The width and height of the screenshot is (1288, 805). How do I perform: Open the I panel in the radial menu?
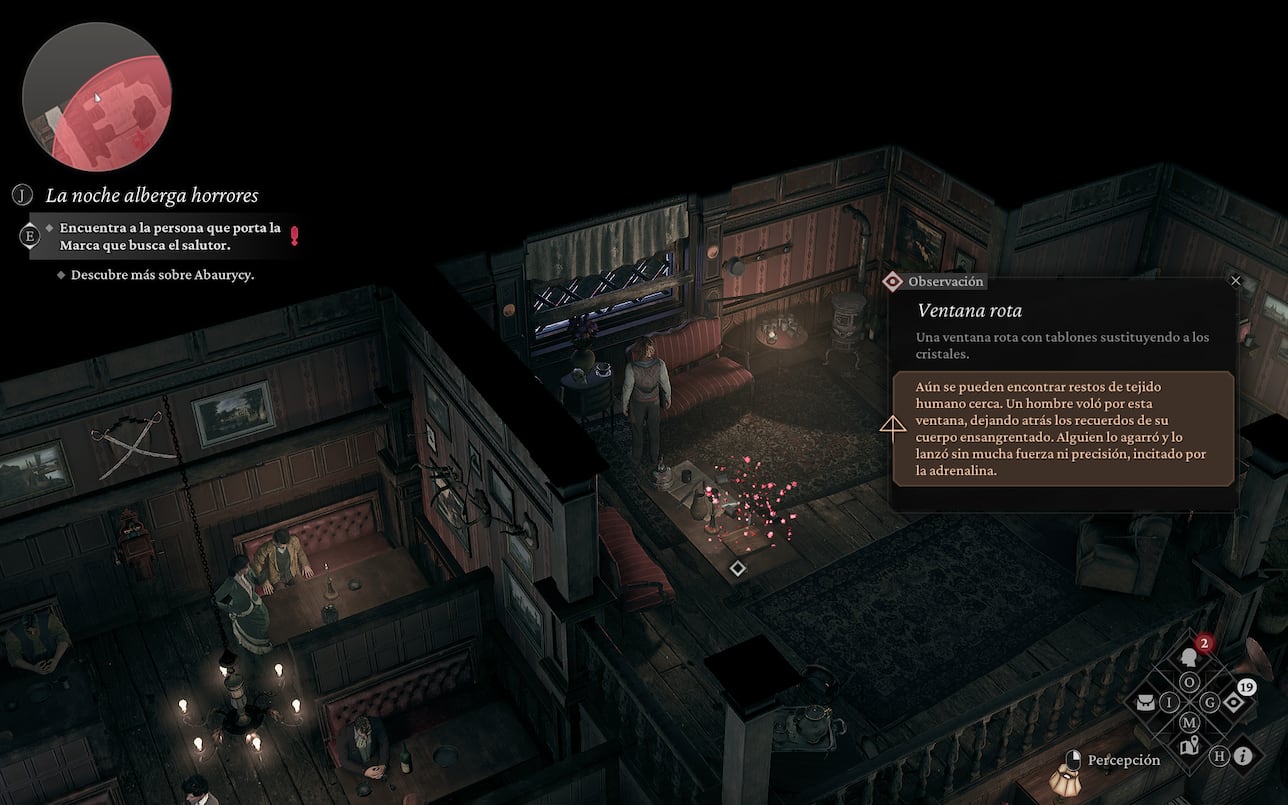tap(1169, 701)
